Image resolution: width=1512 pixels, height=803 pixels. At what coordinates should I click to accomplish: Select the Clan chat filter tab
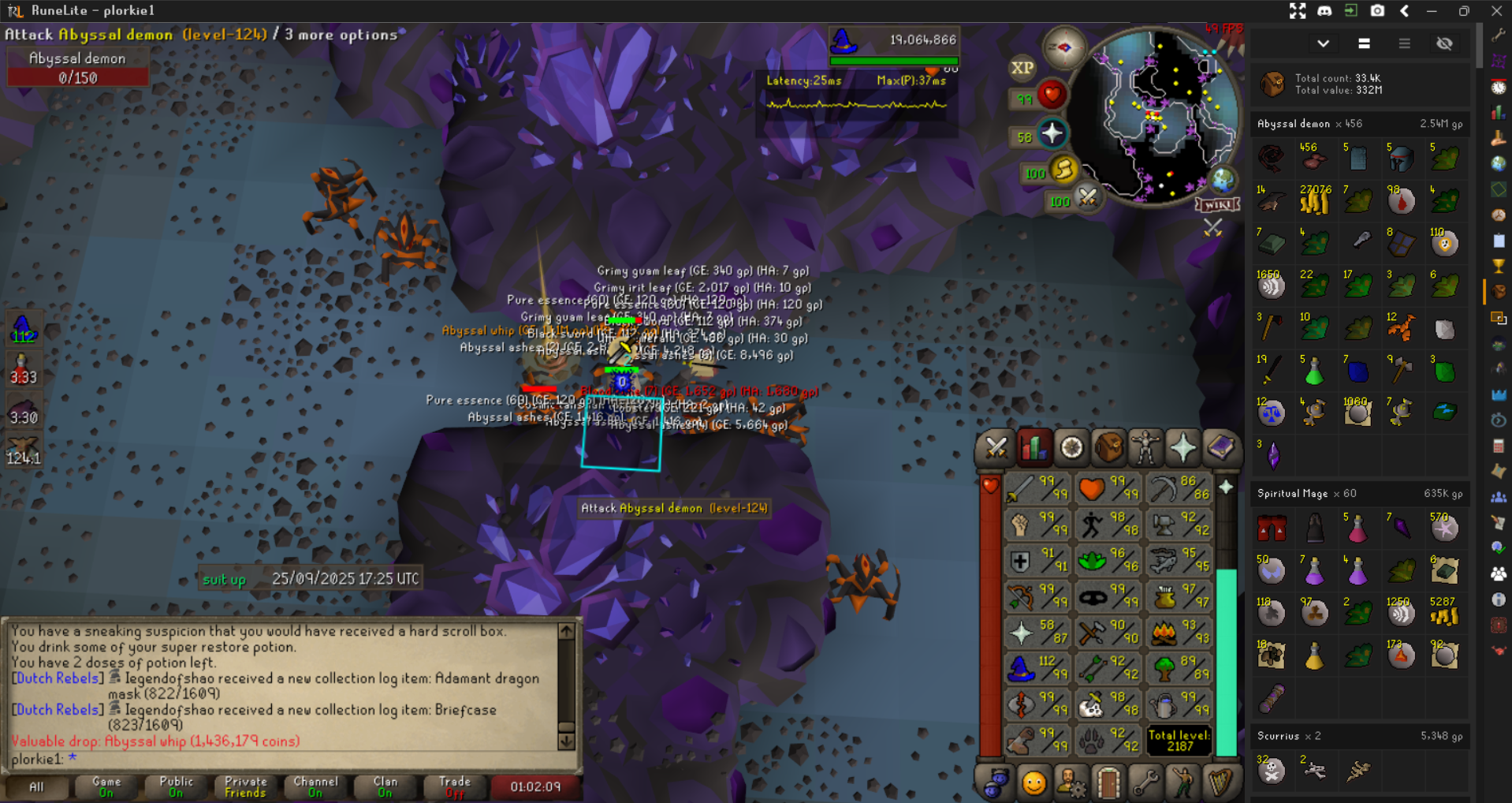point(385,786)
